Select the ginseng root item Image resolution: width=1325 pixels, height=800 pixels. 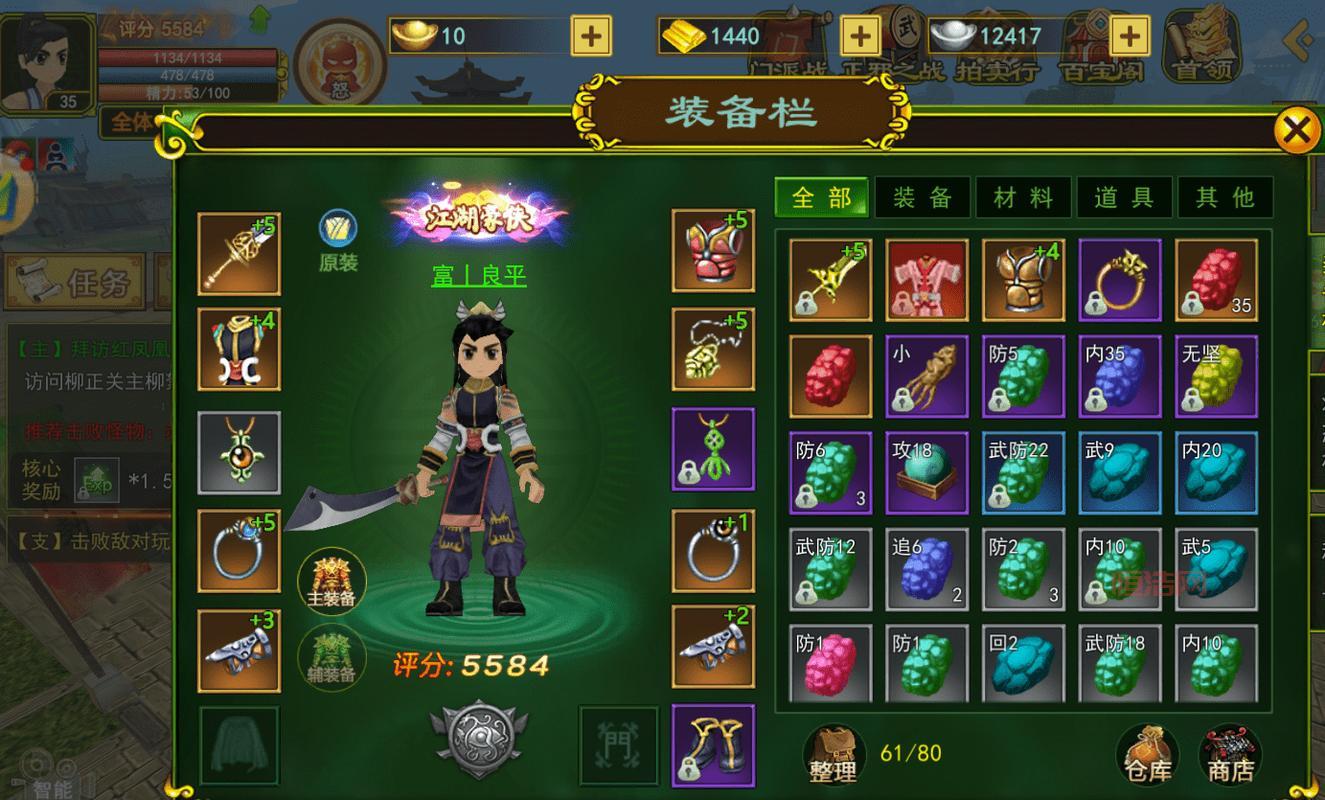point(927,376)
